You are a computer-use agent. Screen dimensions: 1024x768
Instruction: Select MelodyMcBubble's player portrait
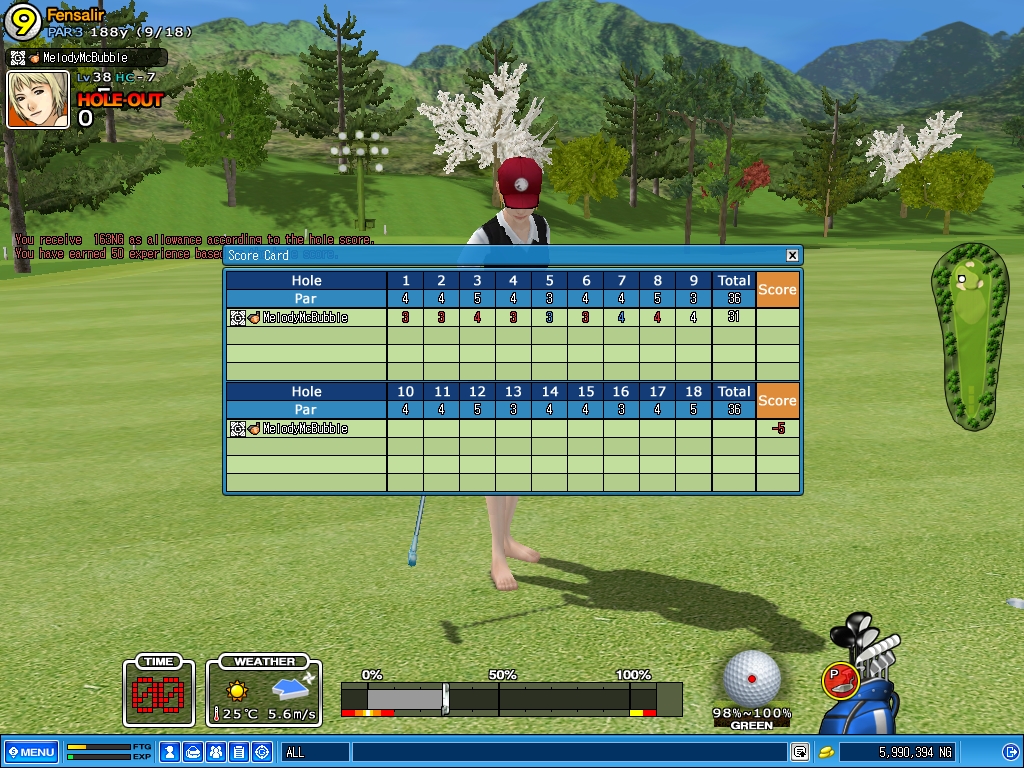coord(38,100)
